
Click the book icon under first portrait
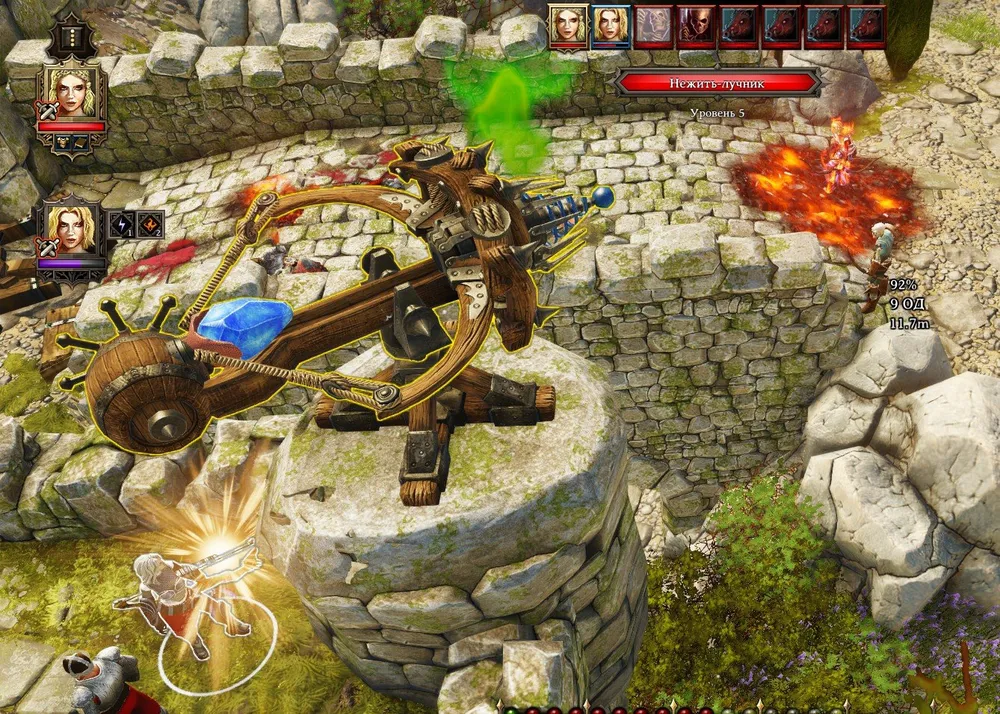tap(81, 143)
